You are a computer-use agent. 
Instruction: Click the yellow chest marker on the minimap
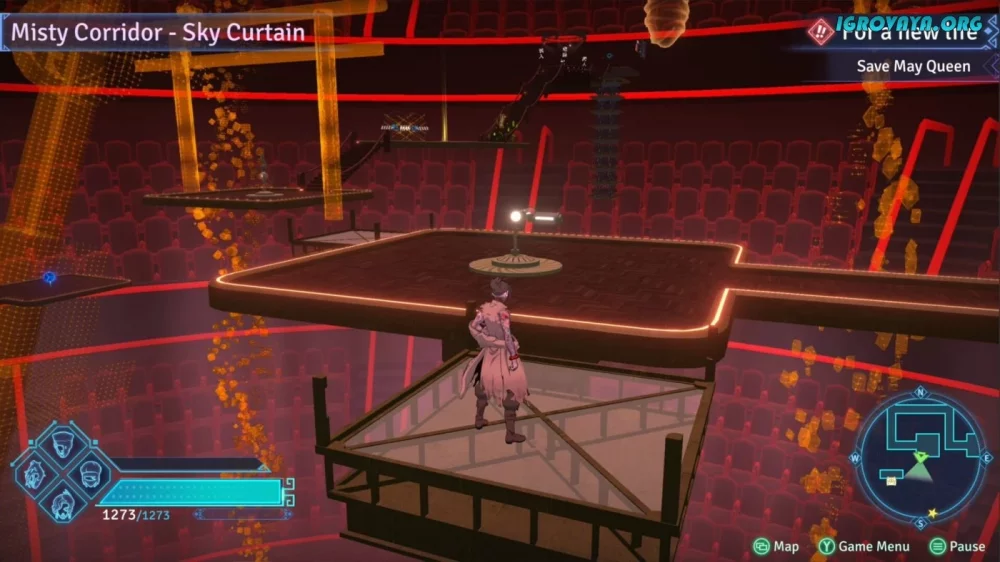click(x=891, y=481)
